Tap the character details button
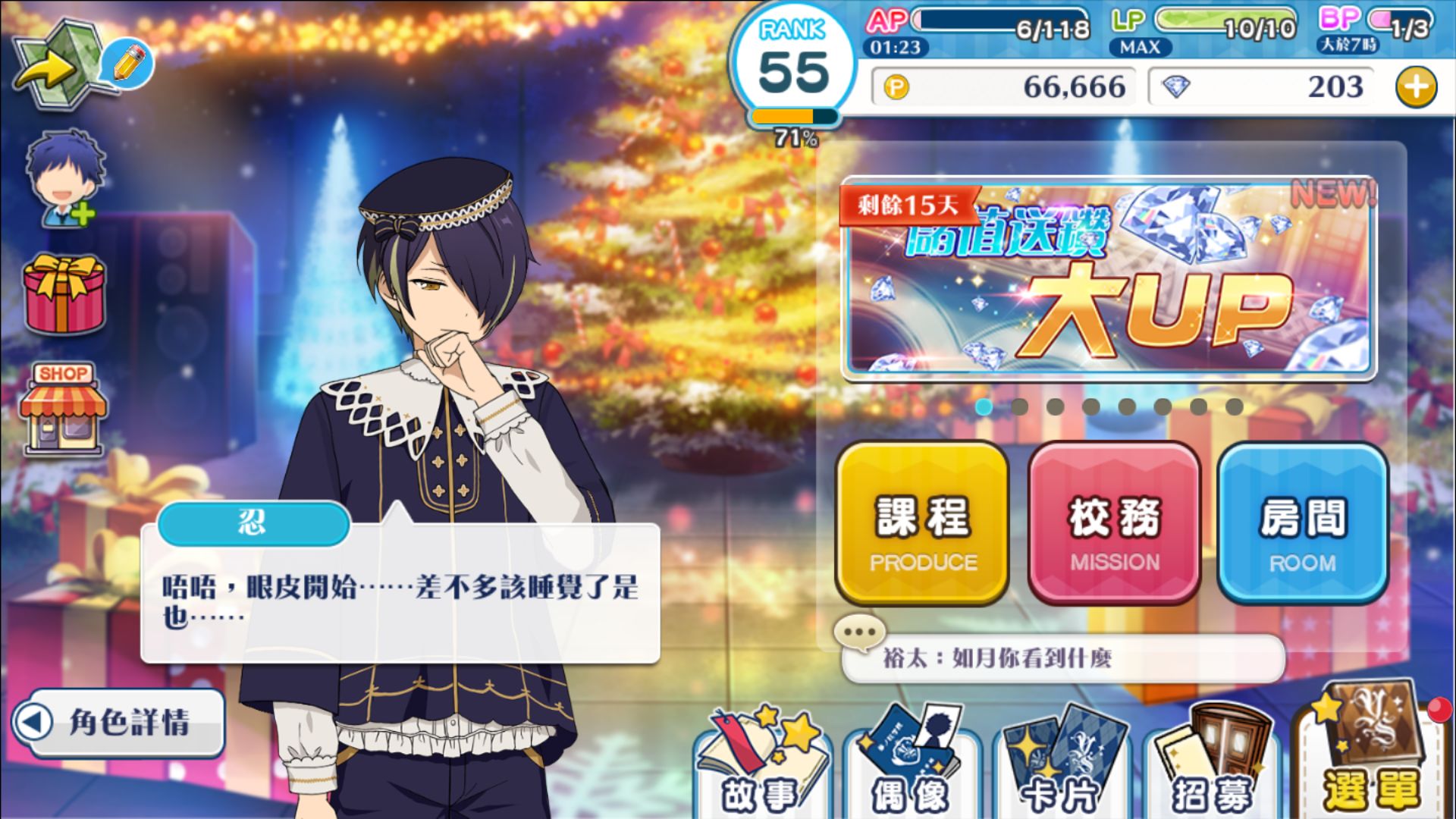 pyautogui.click(x=118, y=722)
